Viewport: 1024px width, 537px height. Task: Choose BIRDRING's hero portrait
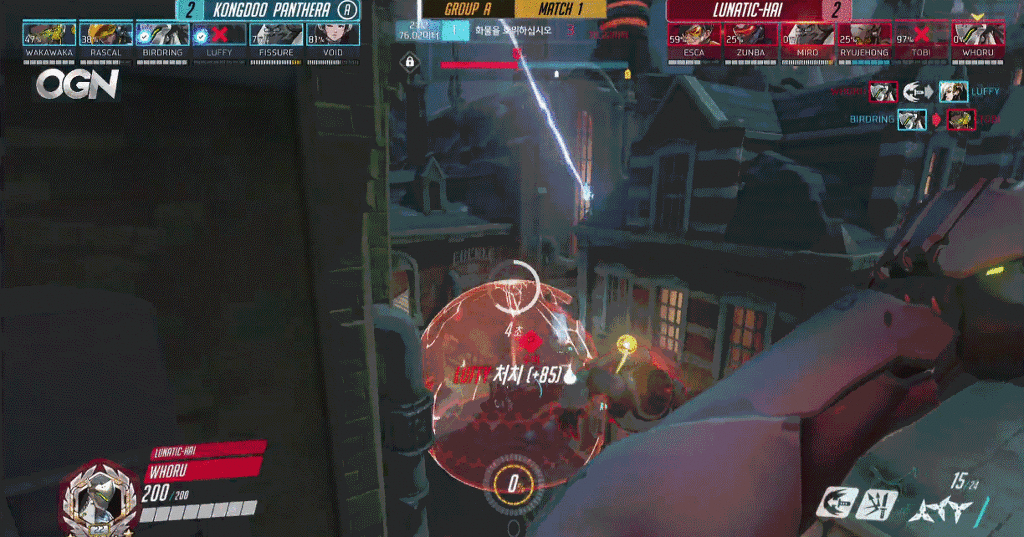coord(161,36)
